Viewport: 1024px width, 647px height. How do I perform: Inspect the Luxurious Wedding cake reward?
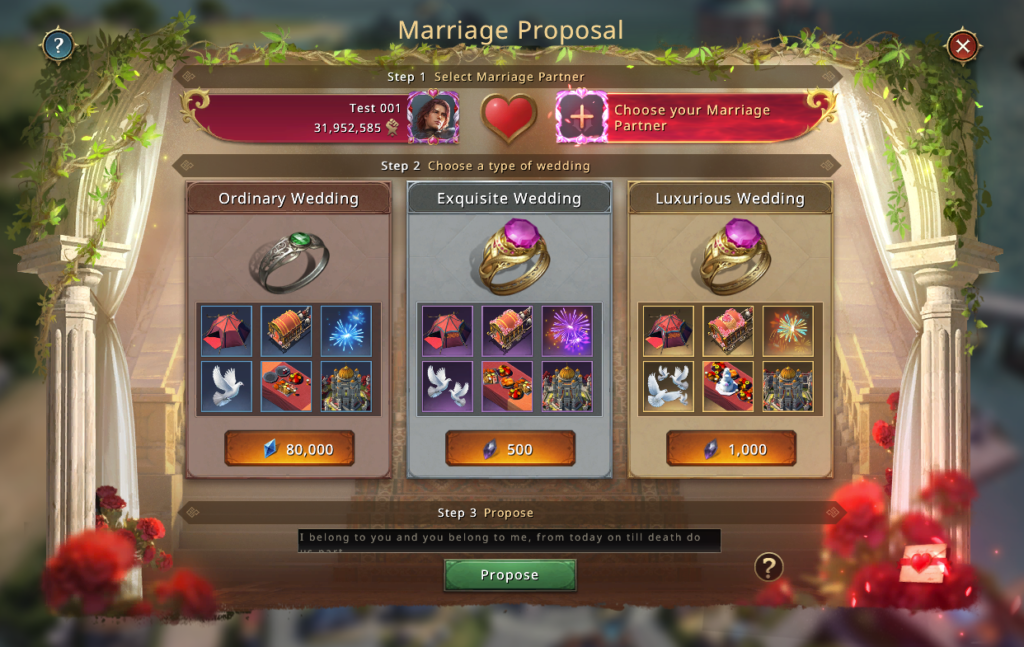728,386
